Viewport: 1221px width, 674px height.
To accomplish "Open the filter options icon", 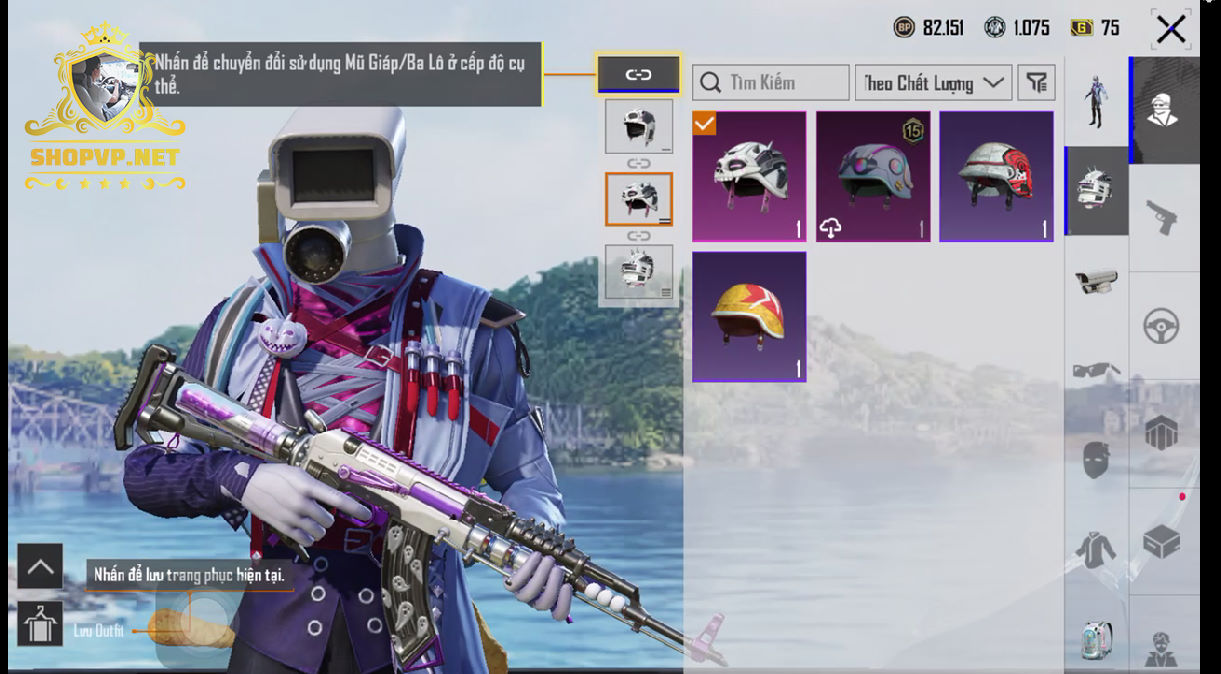I will pyautogui.click(x=1036, y=83).
